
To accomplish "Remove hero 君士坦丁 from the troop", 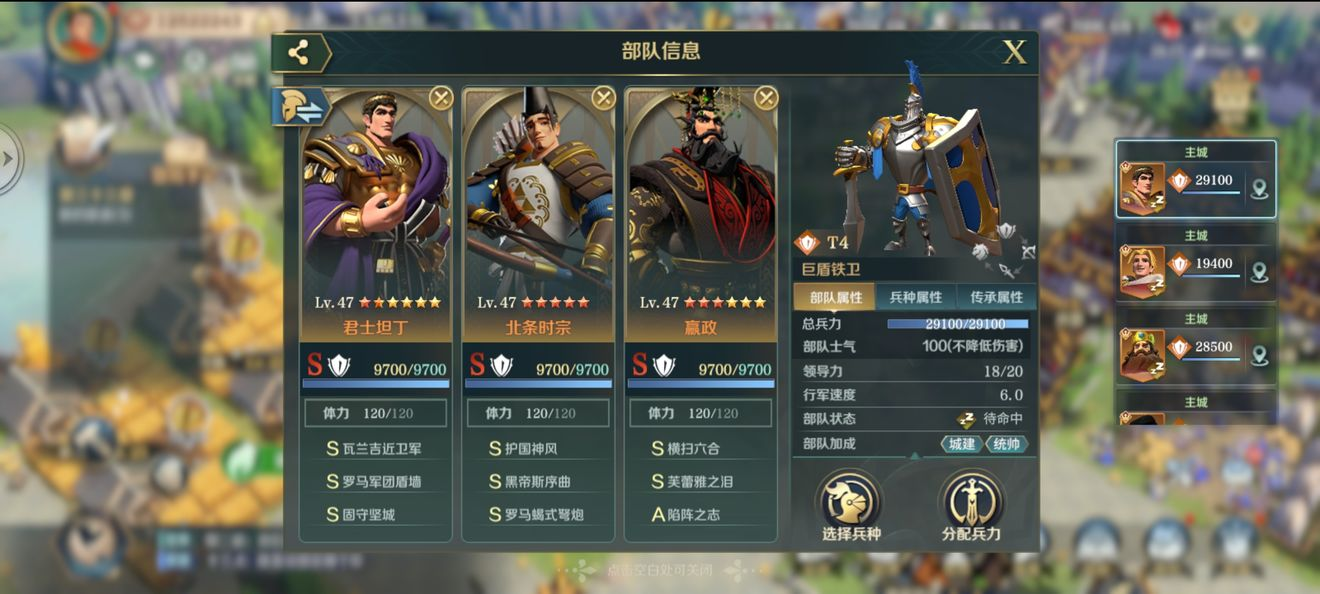I will coord(441,97).
